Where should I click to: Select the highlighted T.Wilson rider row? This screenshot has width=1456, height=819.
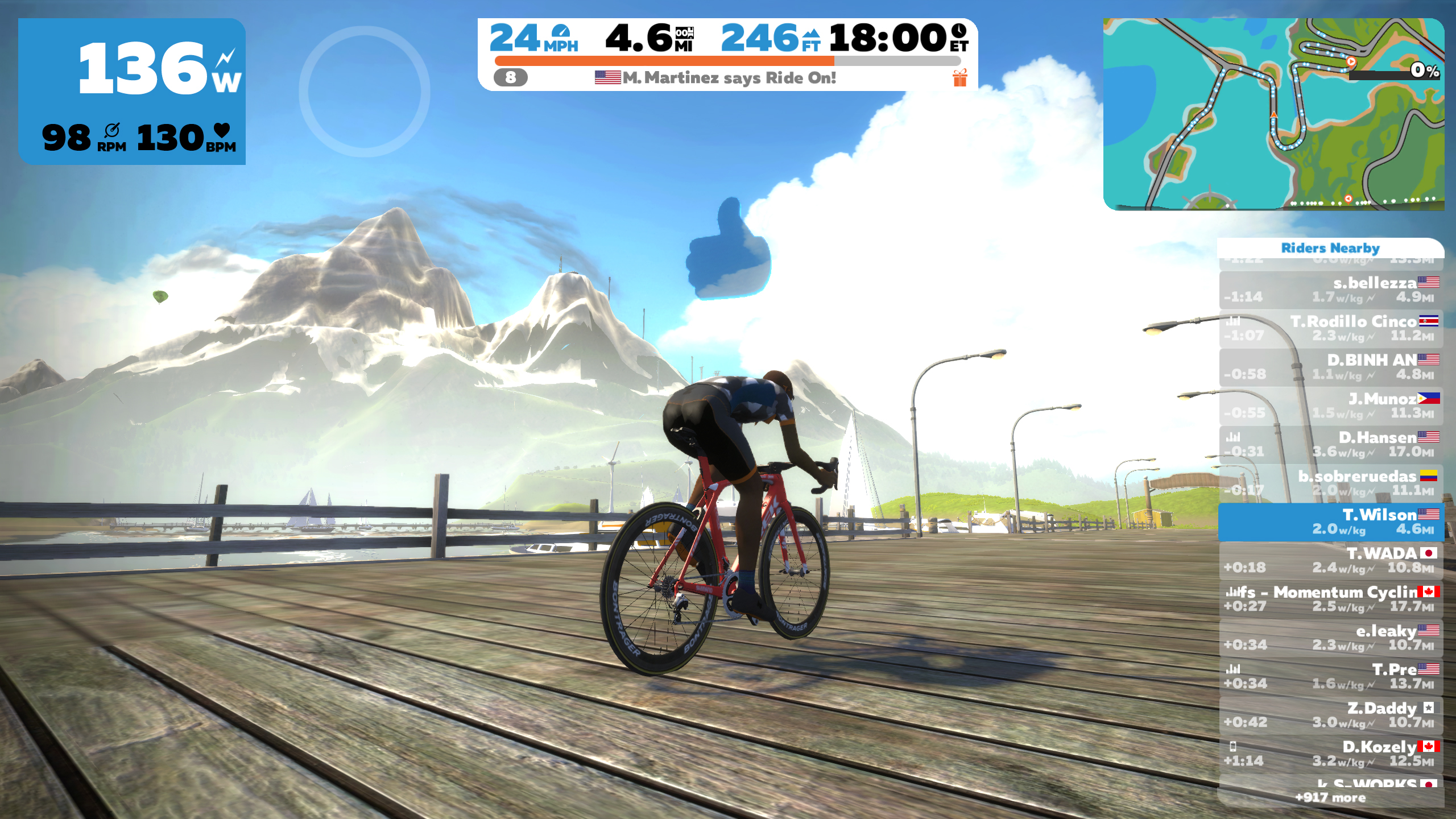(x=1331, y=522)
